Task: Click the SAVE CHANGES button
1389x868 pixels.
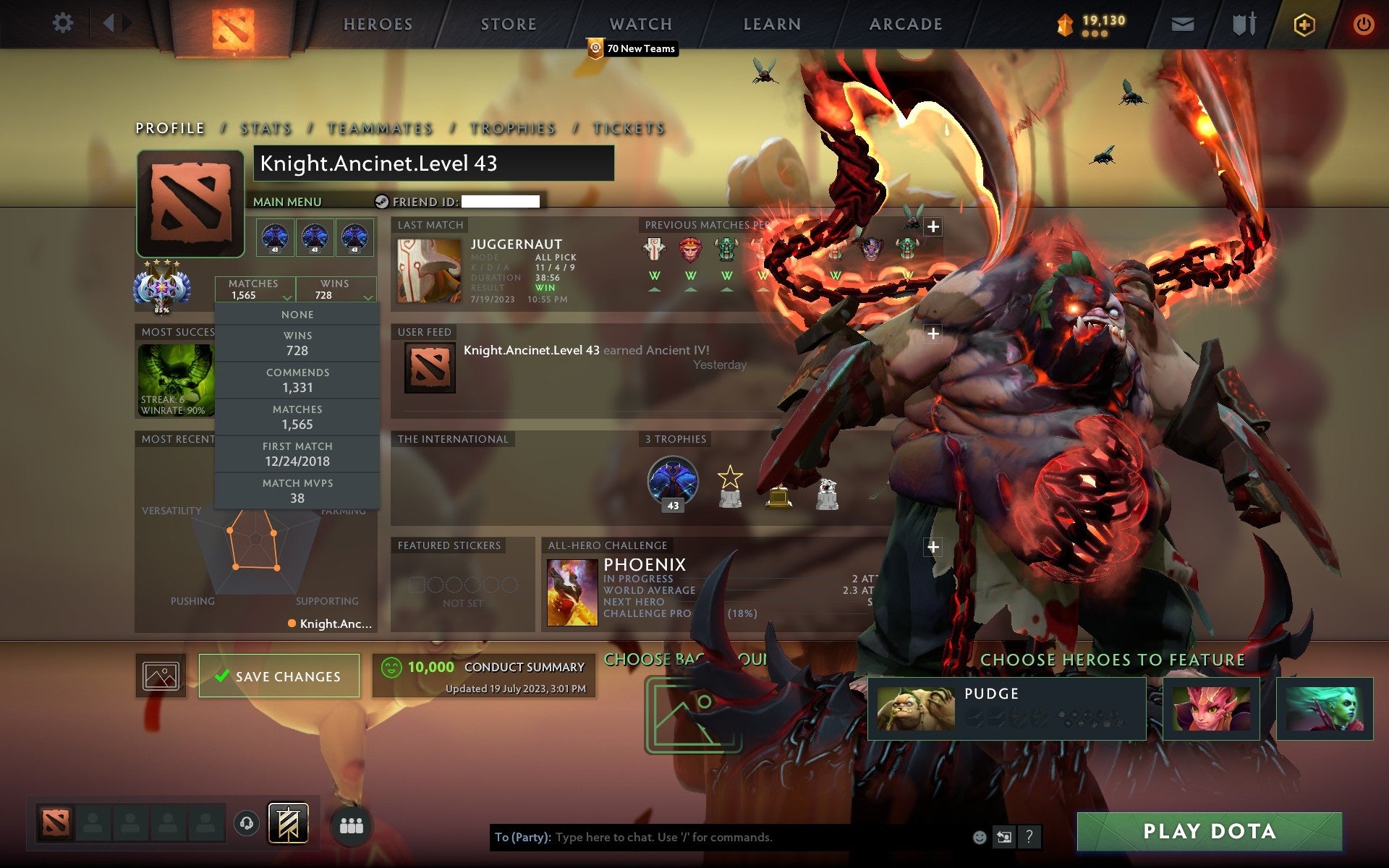Action: (279, 676)
